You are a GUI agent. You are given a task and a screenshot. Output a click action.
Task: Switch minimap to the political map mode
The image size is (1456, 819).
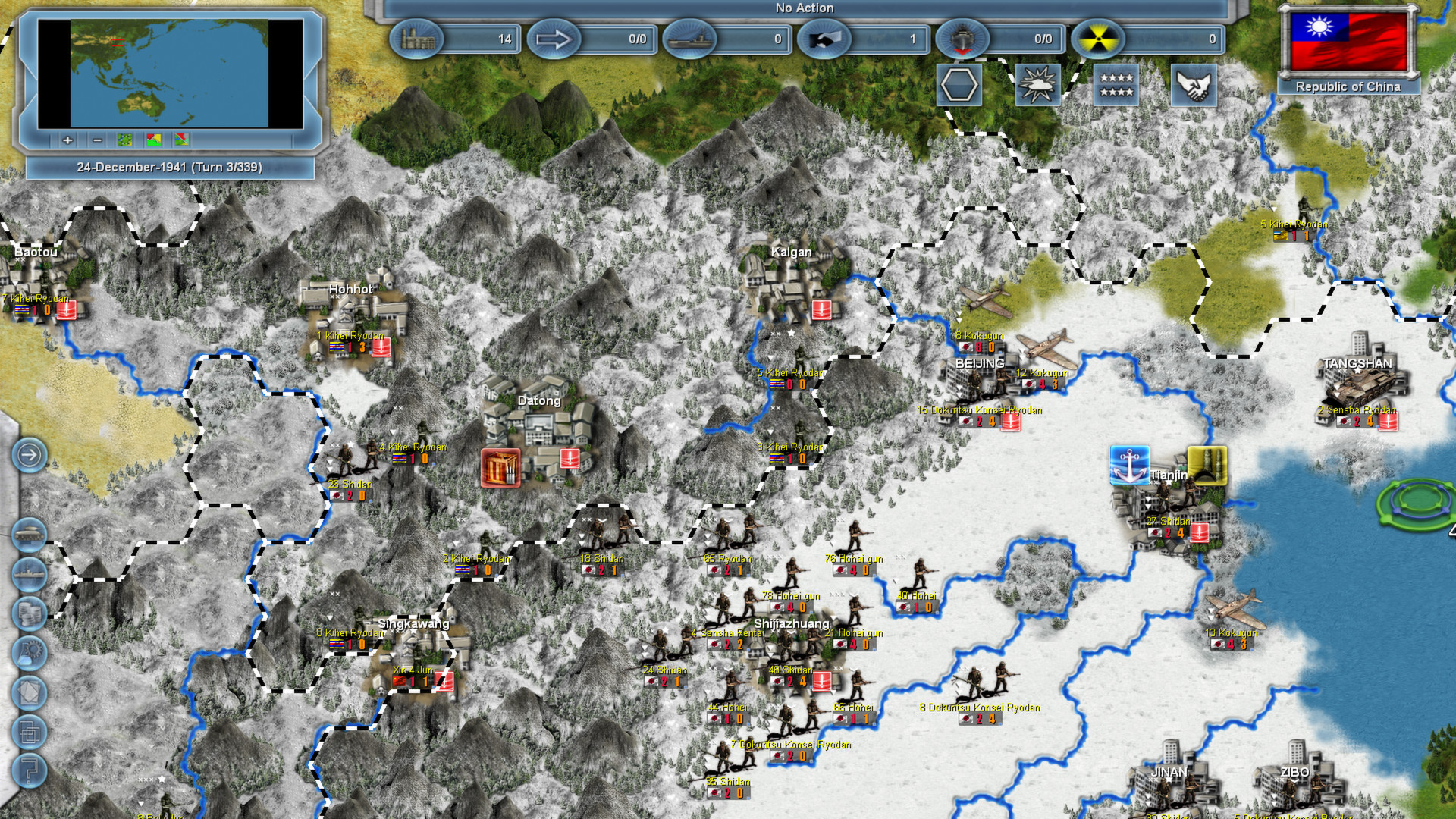pyautogui.click(x=153, y=140)
